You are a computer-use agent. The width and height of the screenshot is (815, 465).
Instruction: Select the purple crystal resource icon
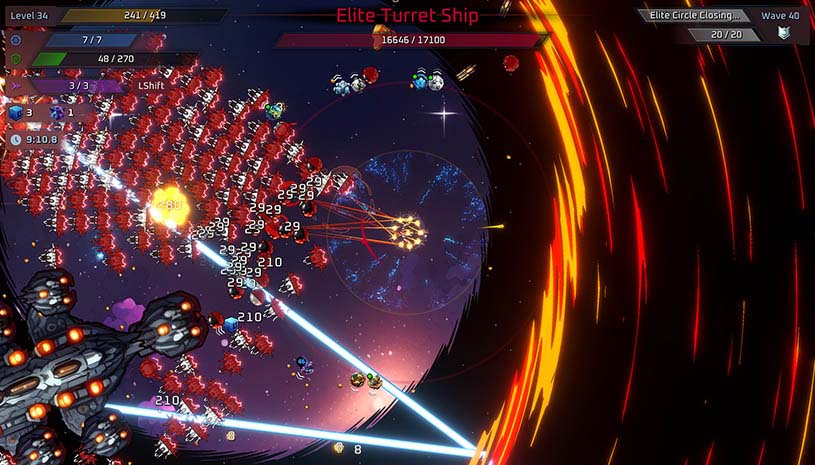[x=56, y=113]
